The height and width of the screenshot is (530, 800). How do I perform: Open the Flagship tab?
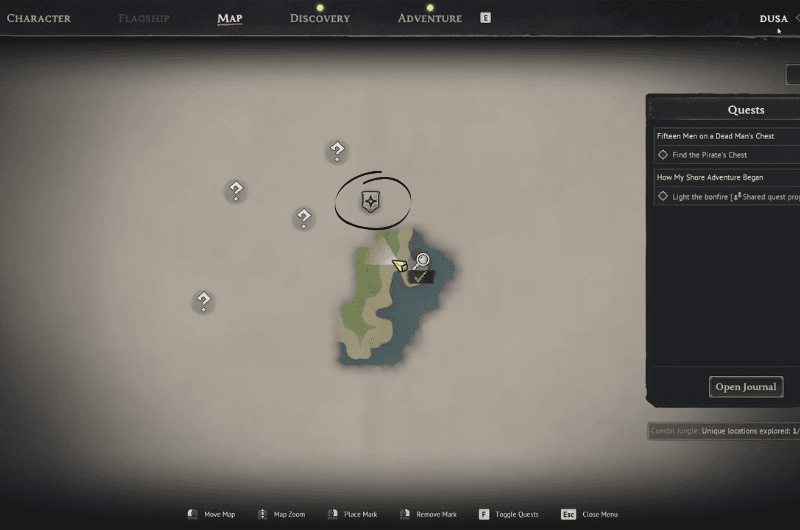(144, 18)
